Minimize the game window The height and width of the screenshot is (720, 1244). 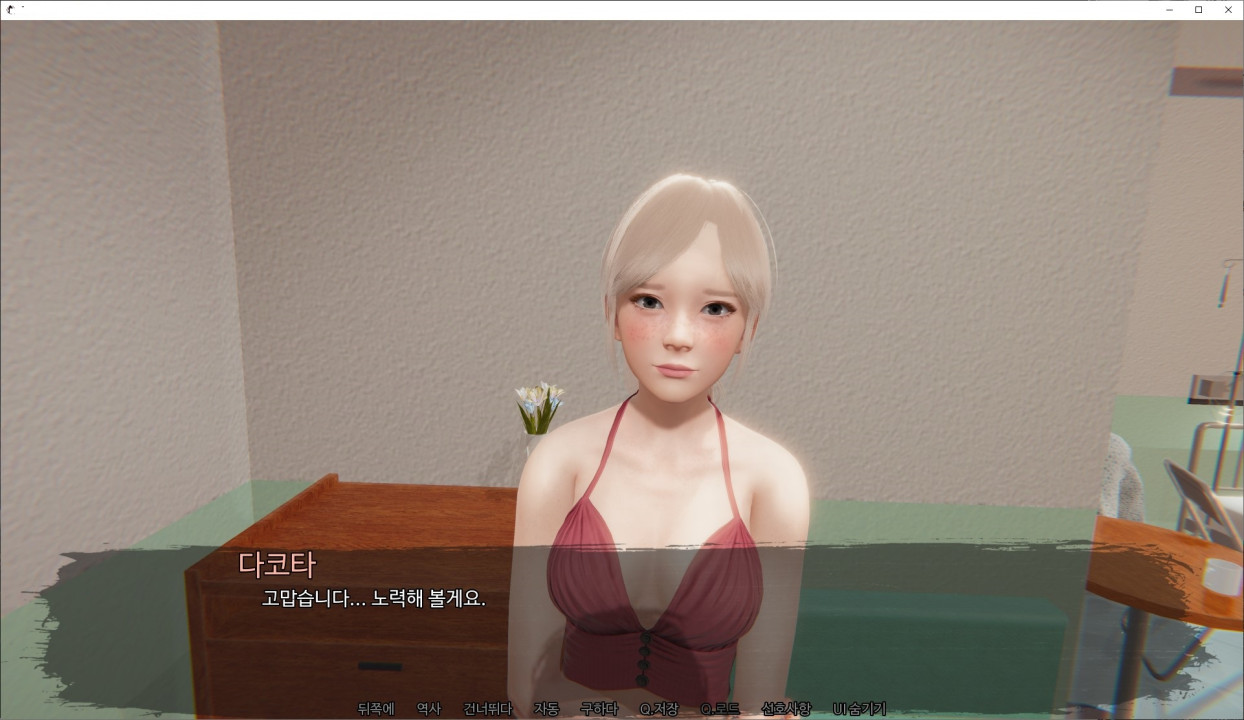[x=1169, y=10]
